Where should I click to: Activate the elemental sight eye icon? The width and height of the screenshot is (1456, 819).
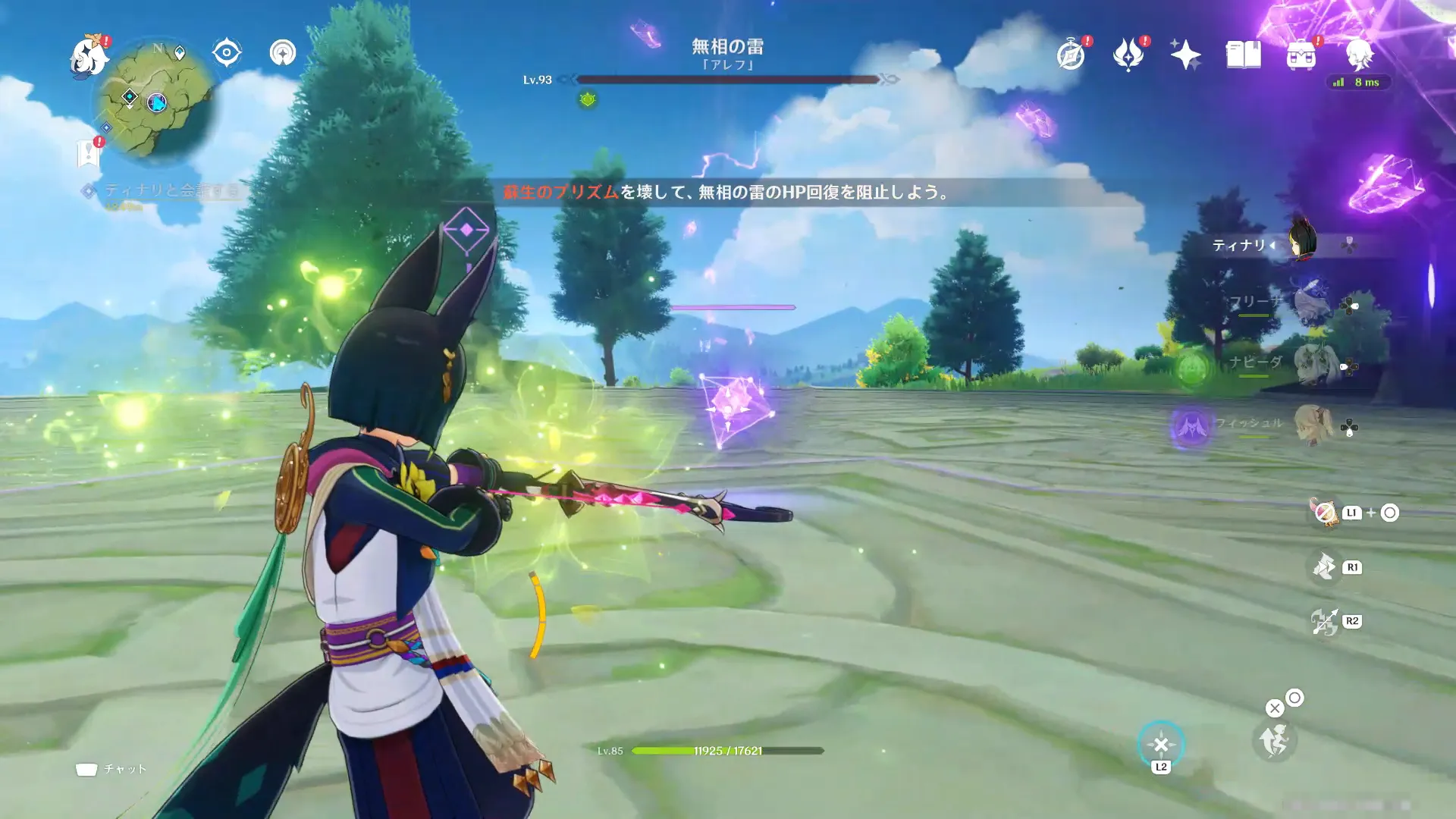tap(227, 53)
